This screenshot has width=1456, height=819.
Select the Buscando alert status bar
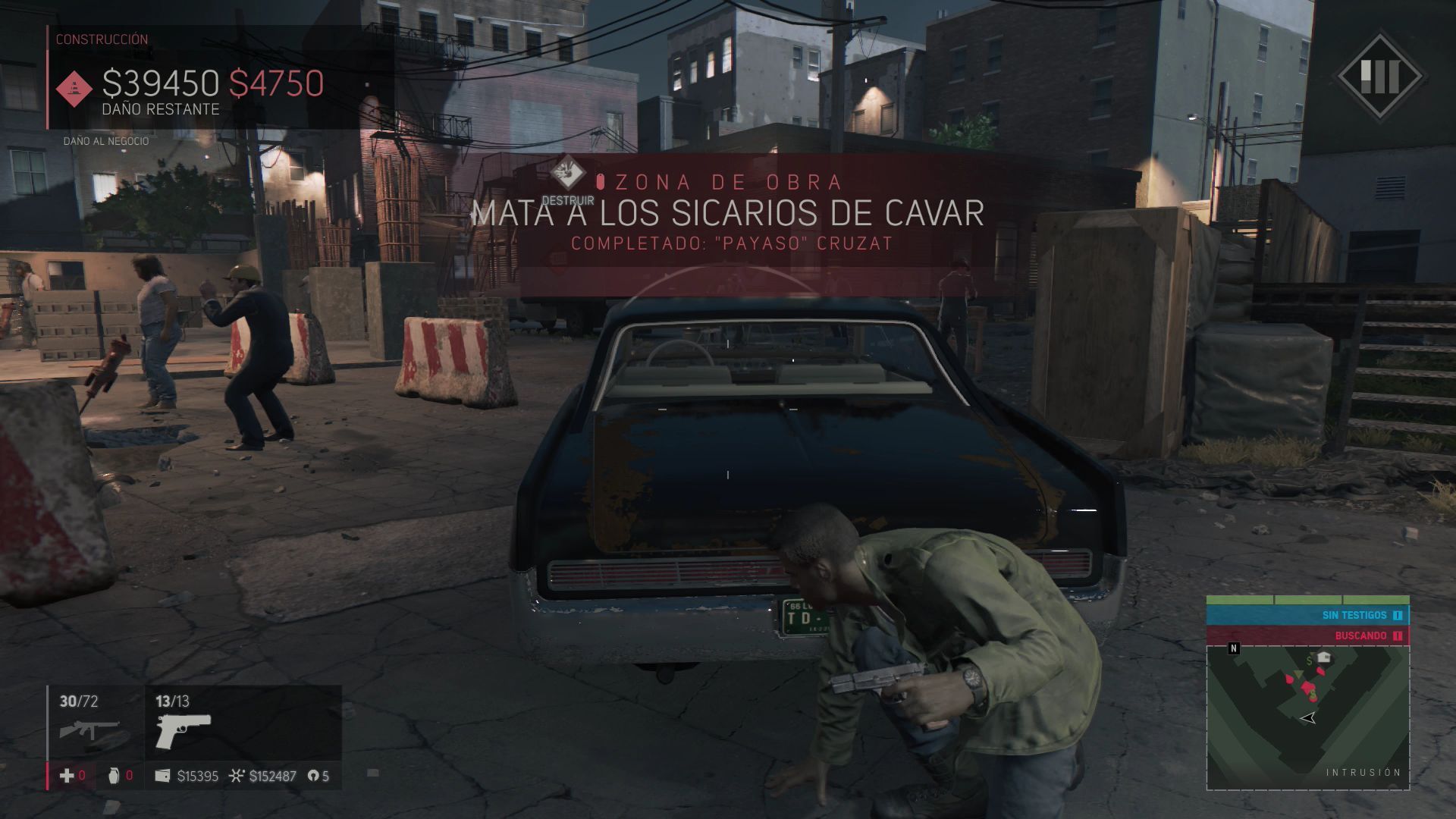(1307, 635)
